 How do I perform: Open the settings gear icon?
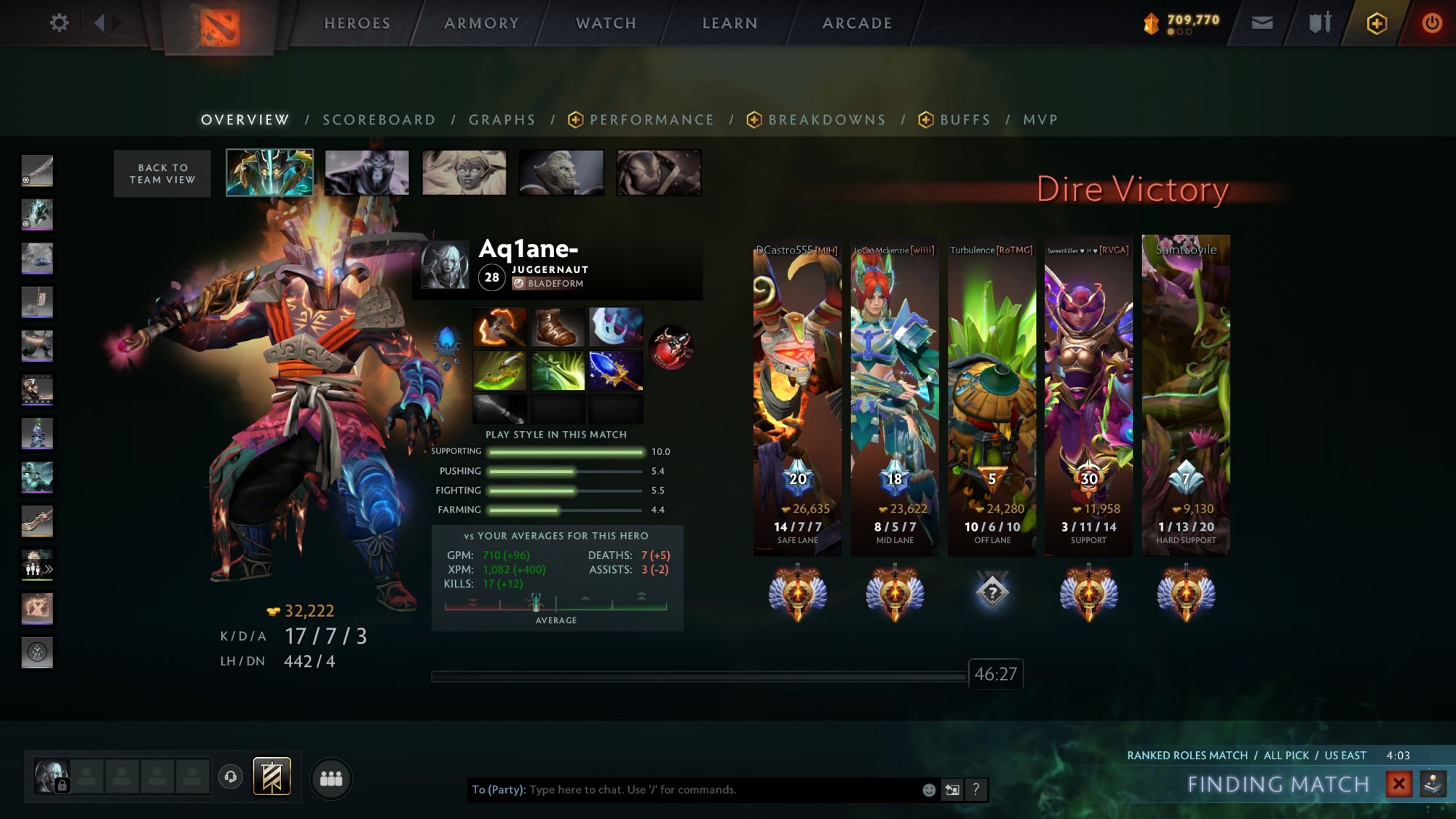coord(59,23)
